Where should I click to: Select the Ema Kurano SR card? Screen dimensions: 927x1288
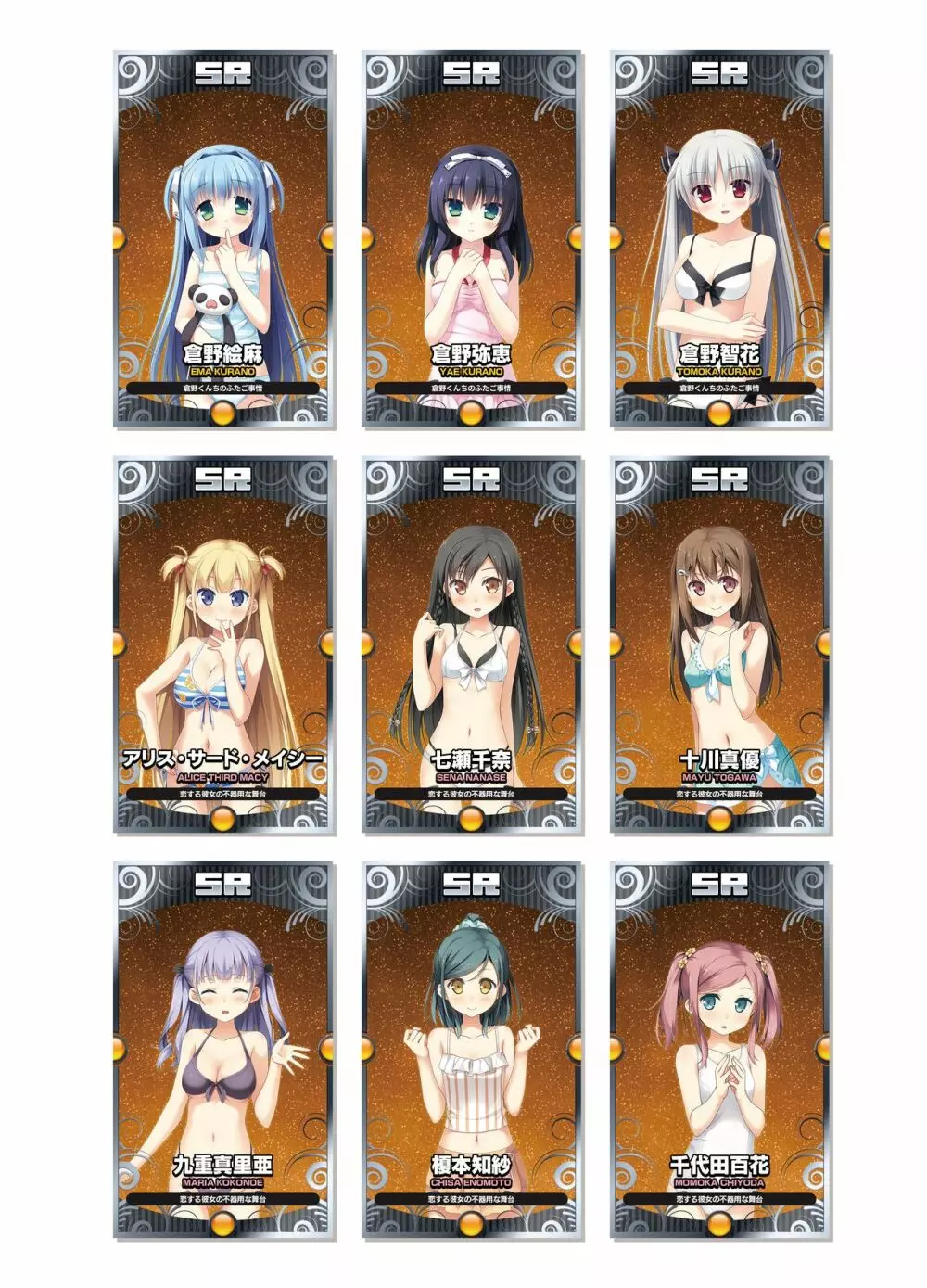223,239
